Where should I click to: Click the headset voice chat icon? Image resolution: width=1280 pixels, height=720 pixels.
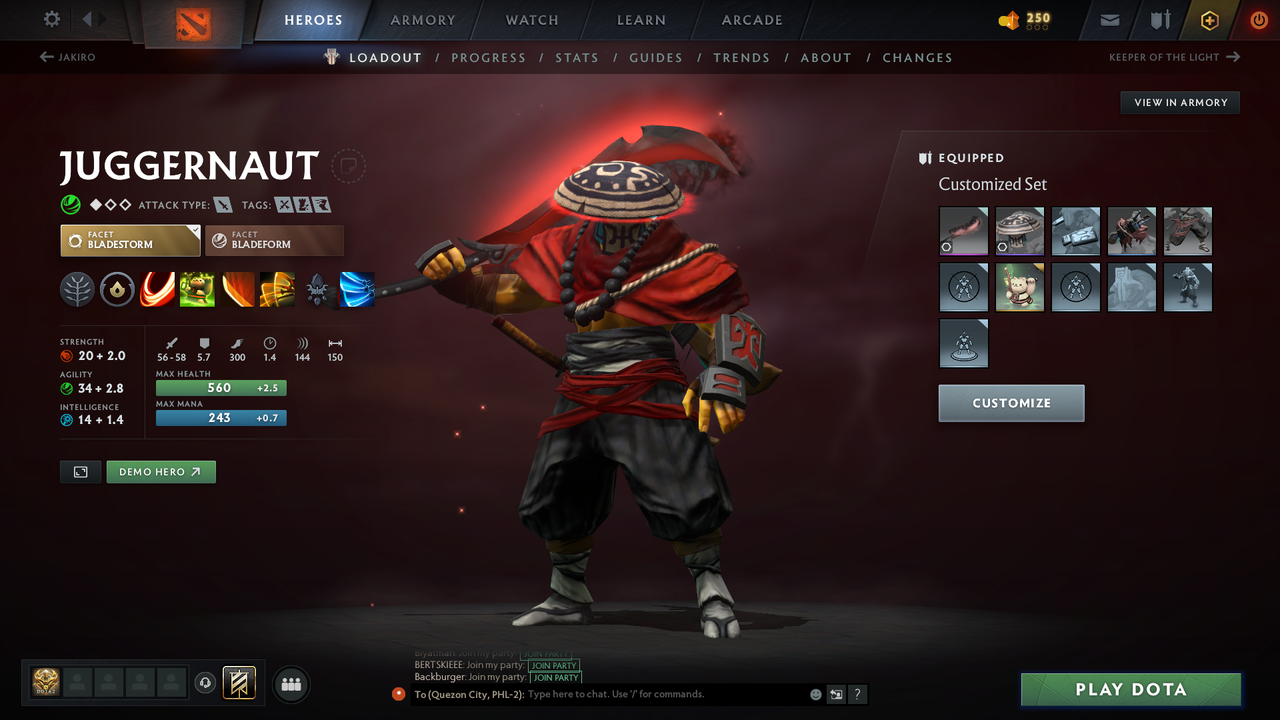(207, 683)
